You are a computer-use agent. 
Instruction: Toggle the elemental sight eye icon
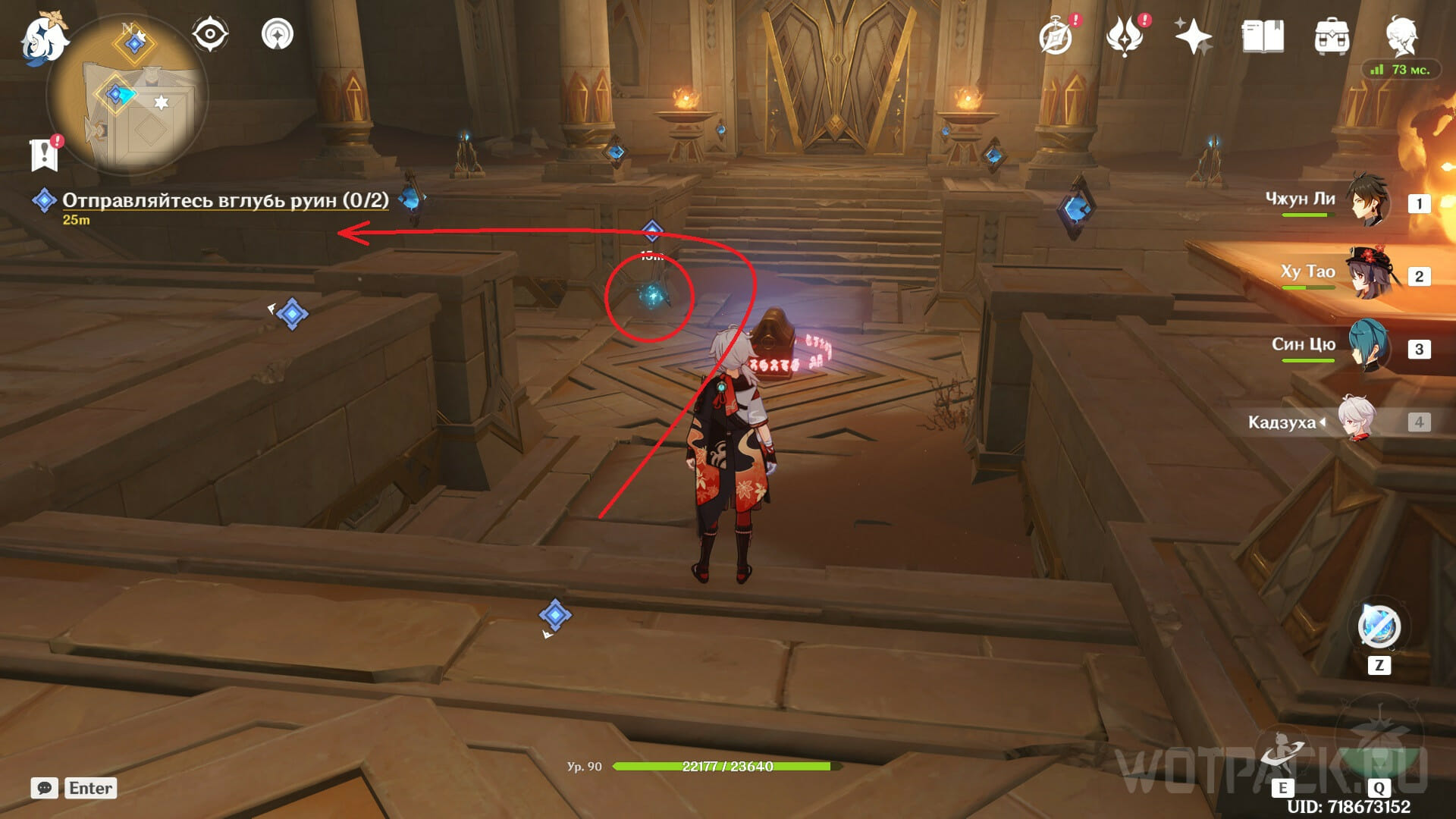pyautogui.click(x=209, y=34)
